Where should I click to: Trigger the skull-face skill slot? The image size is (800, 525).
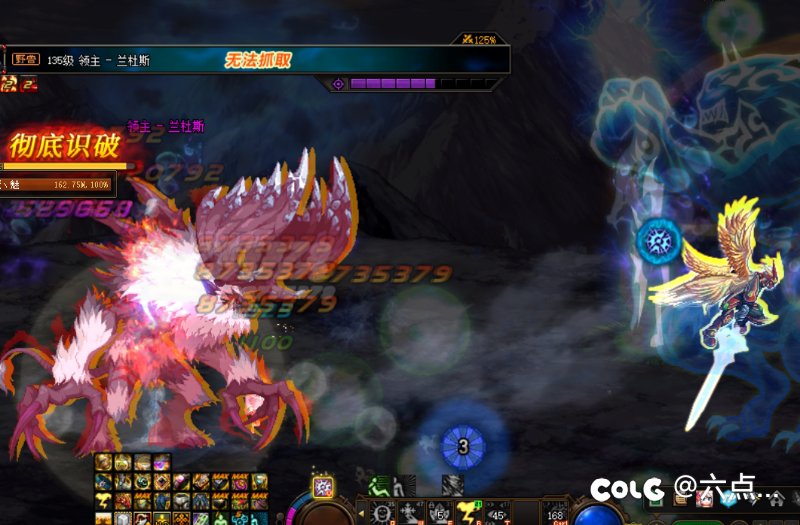pos(380,514)
